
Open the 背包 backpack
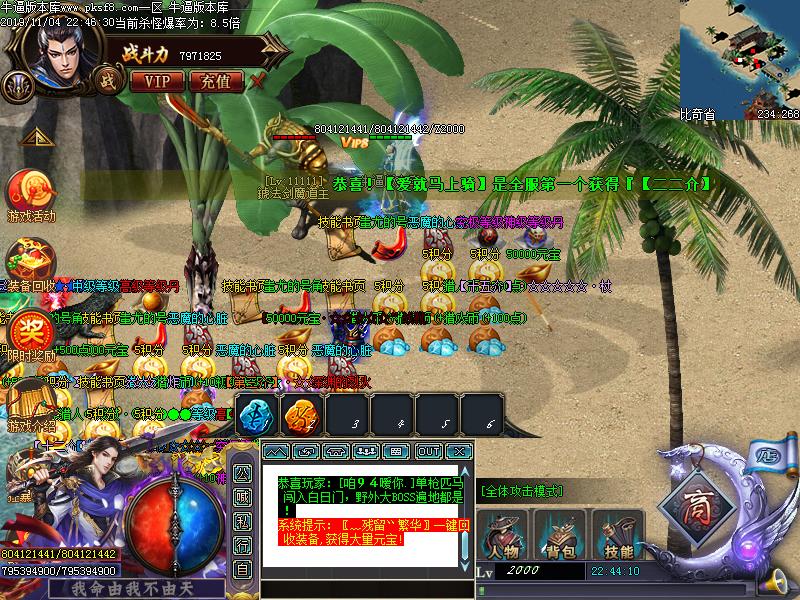point(560,535)
